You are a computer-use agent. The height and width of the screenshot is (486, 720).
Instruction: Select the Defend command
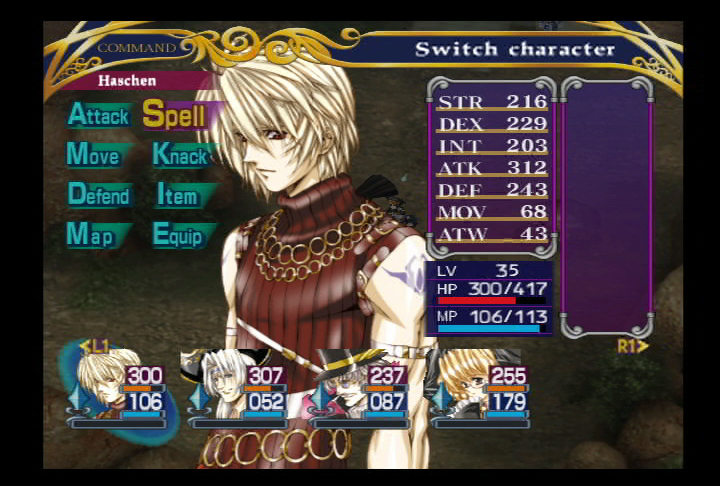[x=99, y=195]
